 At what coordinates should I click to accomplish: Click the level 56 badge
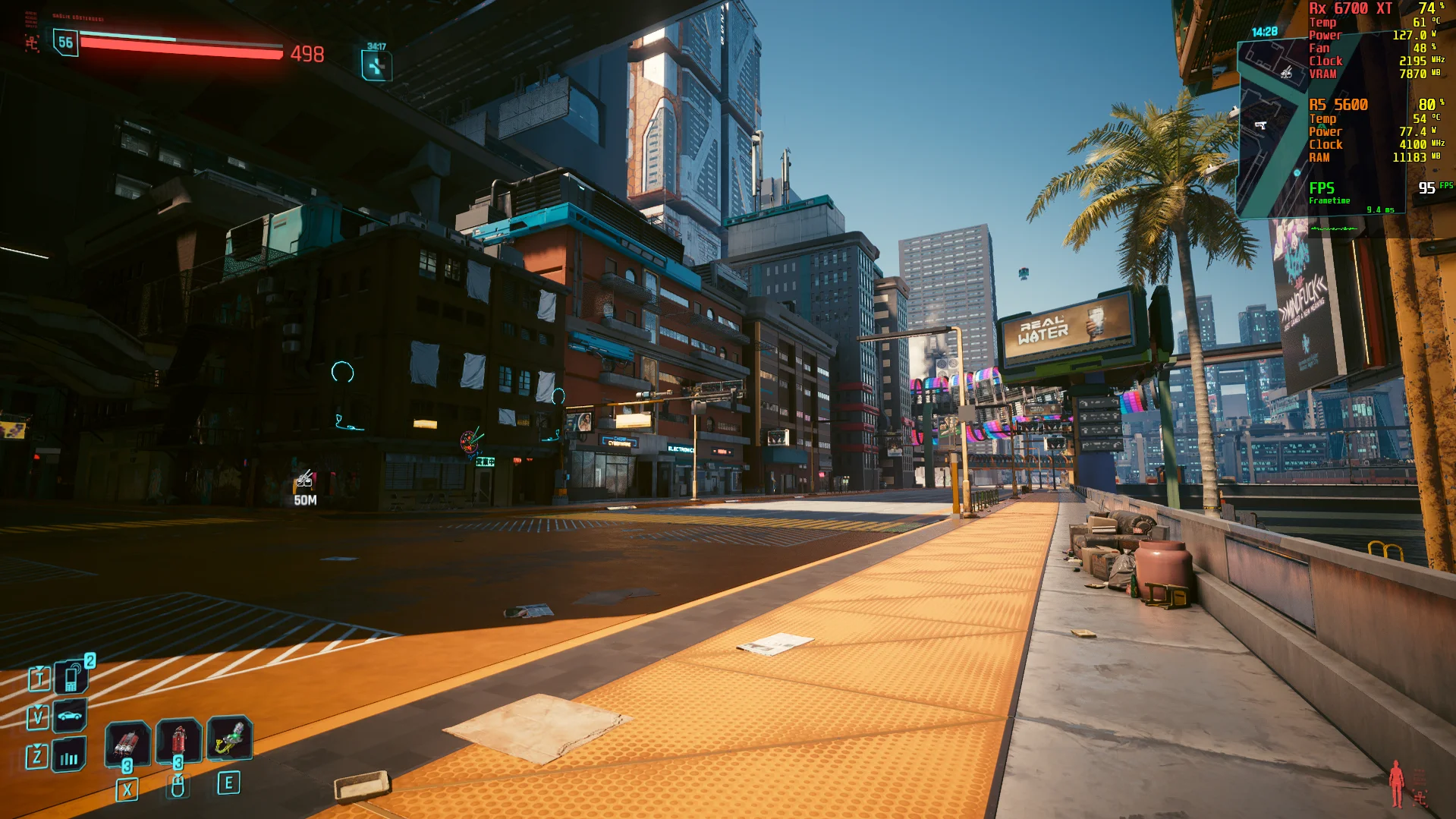(x=66, y=43)
